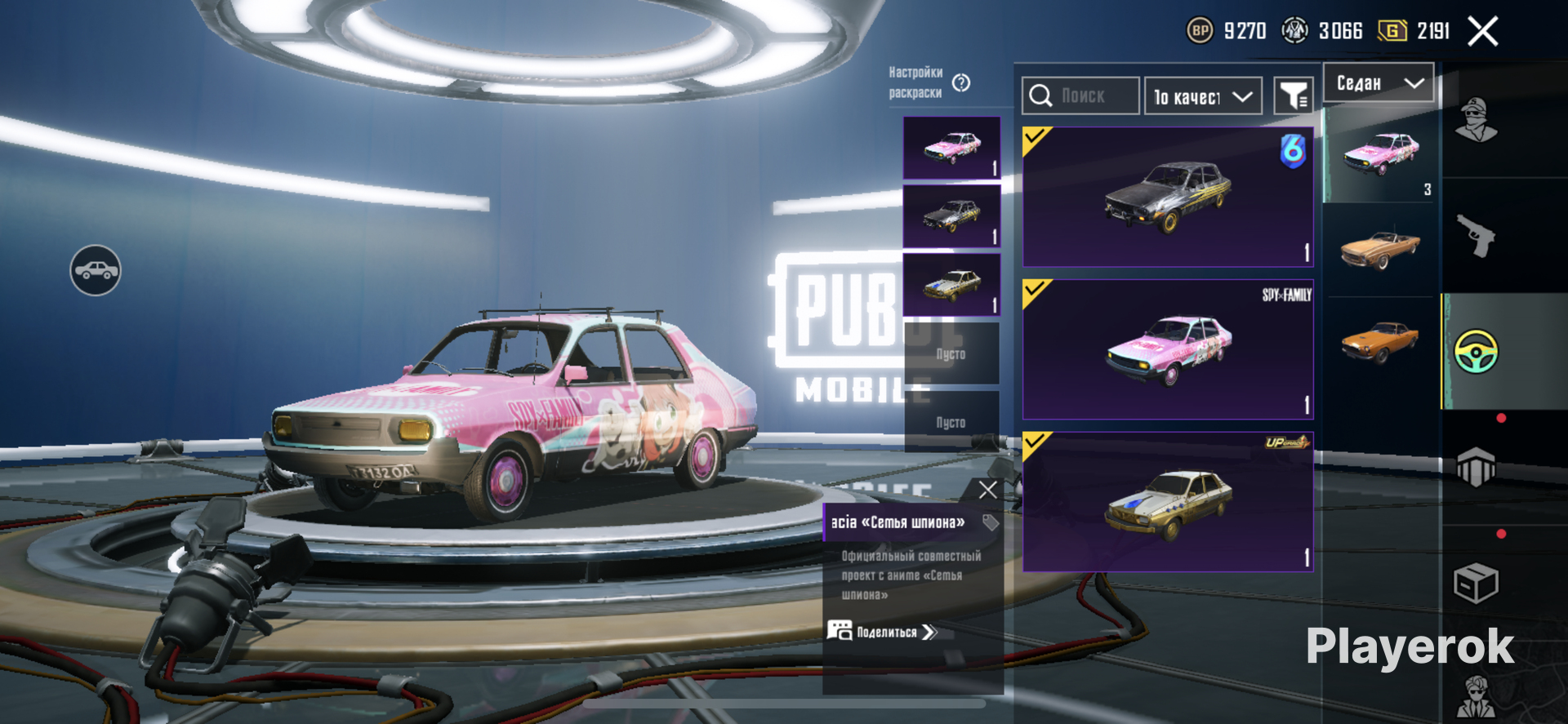Toggle the car view round button
This screenshot has height=724, width=1568.
tap(96, 270)
